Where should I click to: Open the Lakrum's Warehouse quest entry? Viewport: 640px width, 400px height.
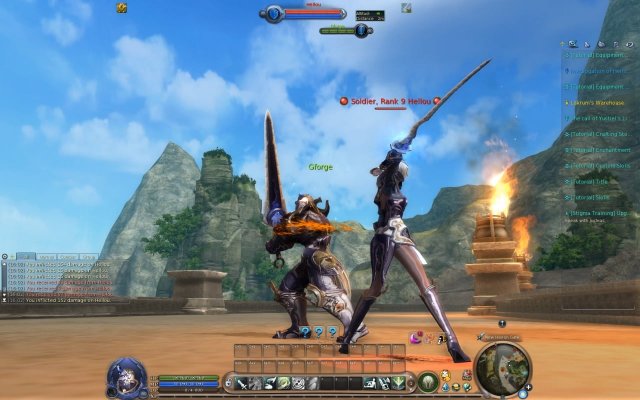click(601, 102)
